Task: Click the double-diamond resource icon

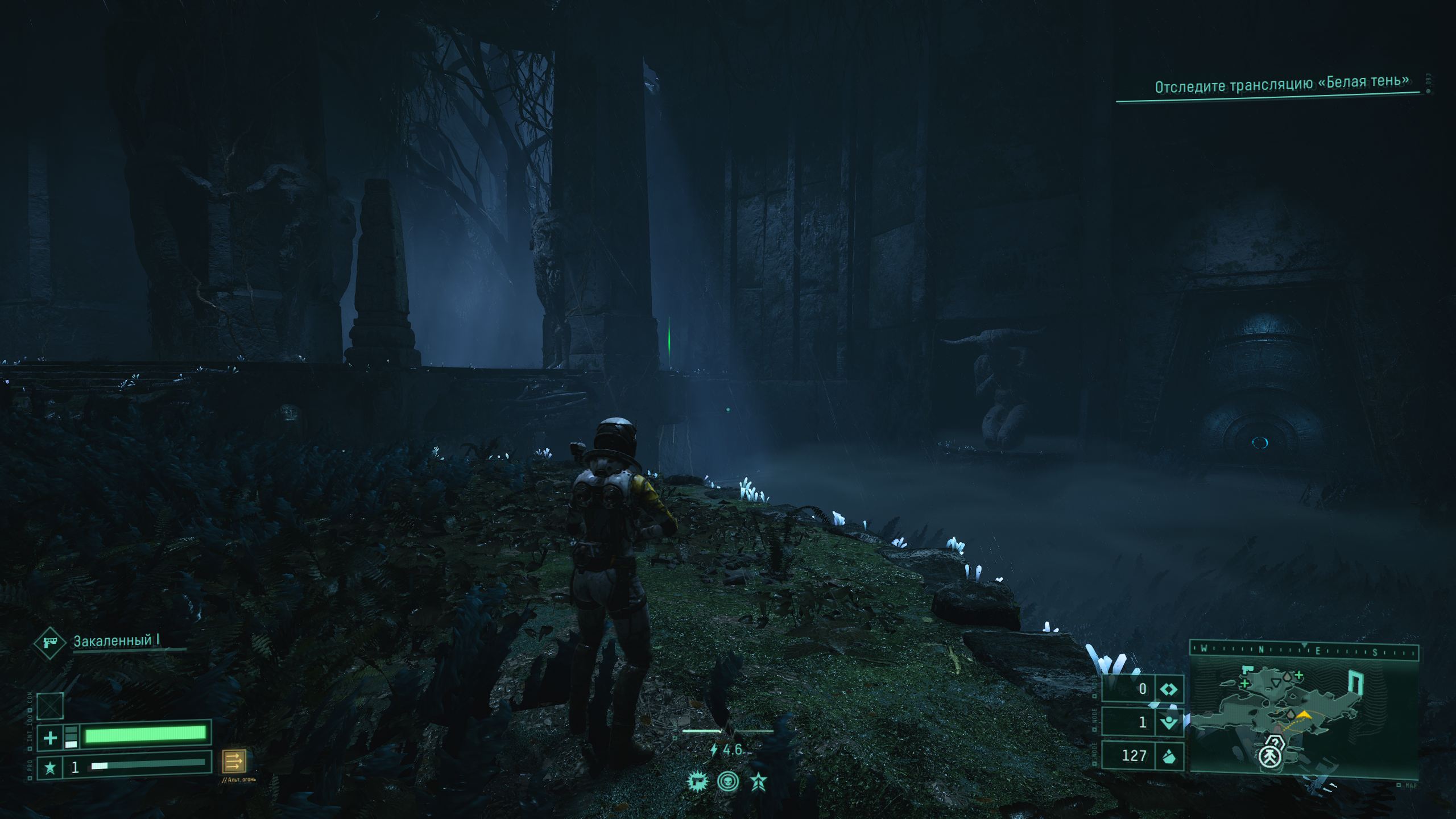Action: pyautogui.click(x=1169, y=690)
